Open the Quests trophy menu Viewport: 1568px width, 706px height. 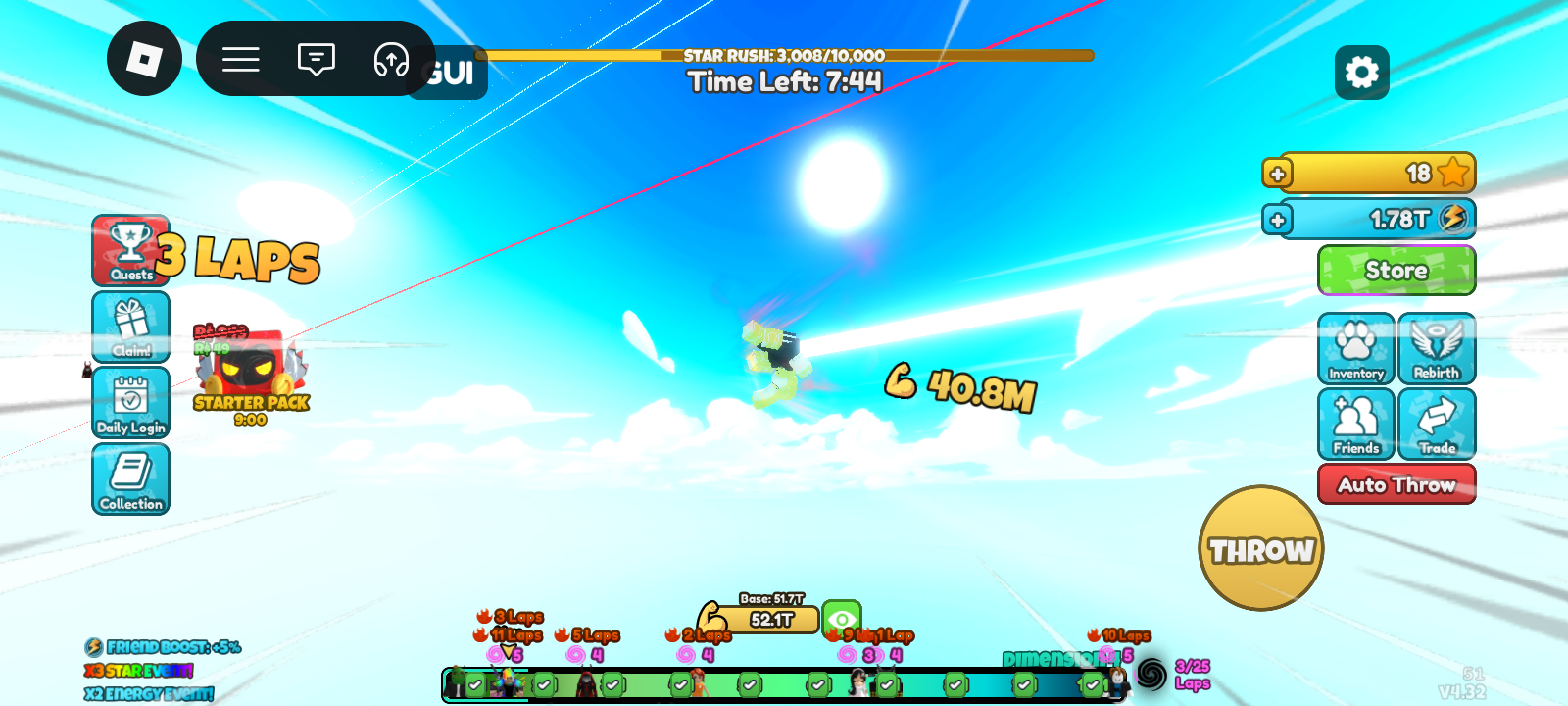(x=131, y=250)
